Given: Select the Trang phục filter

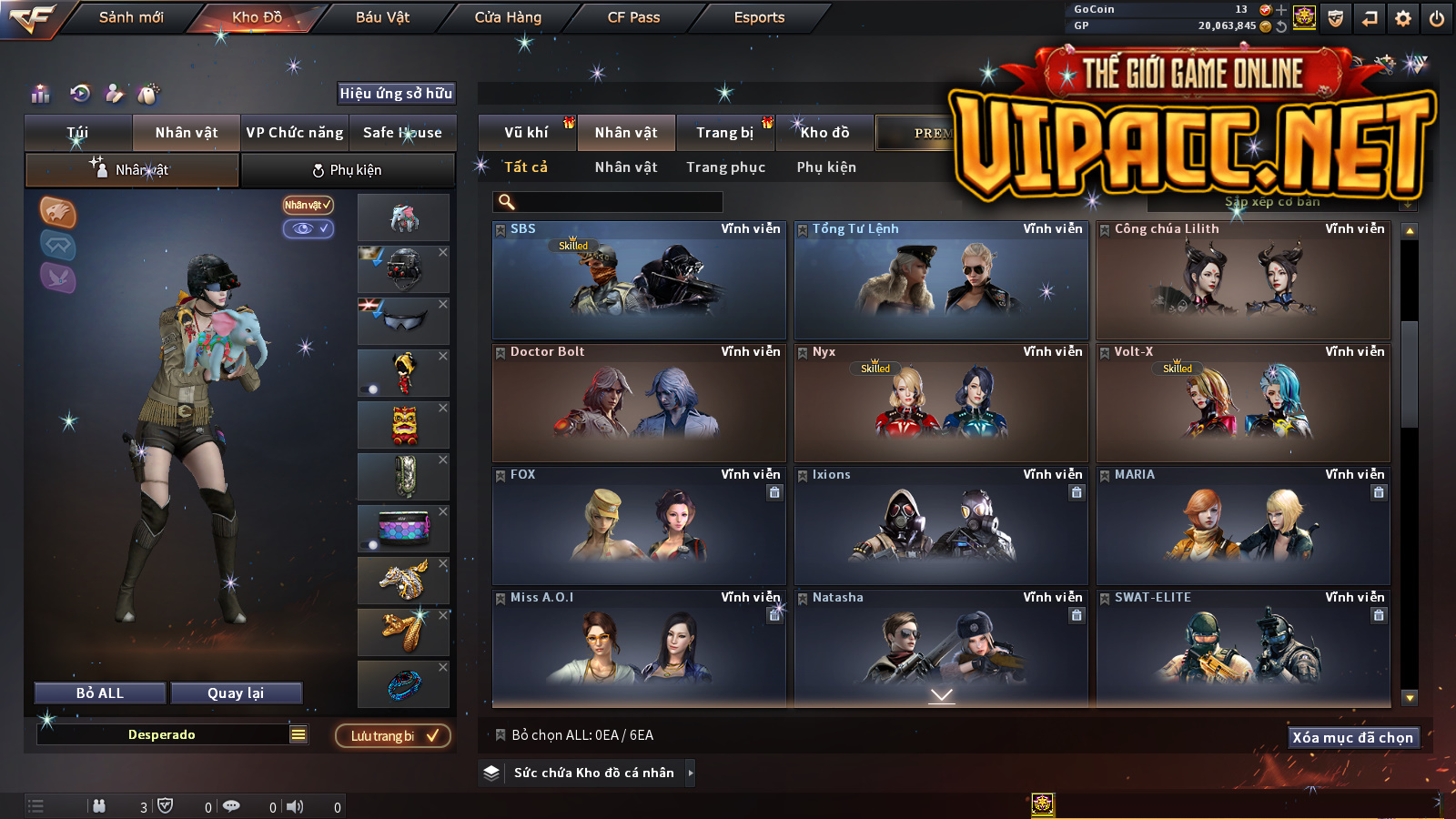Looking at the screenshot, I should pyautogui.click(x=725, y=167).
